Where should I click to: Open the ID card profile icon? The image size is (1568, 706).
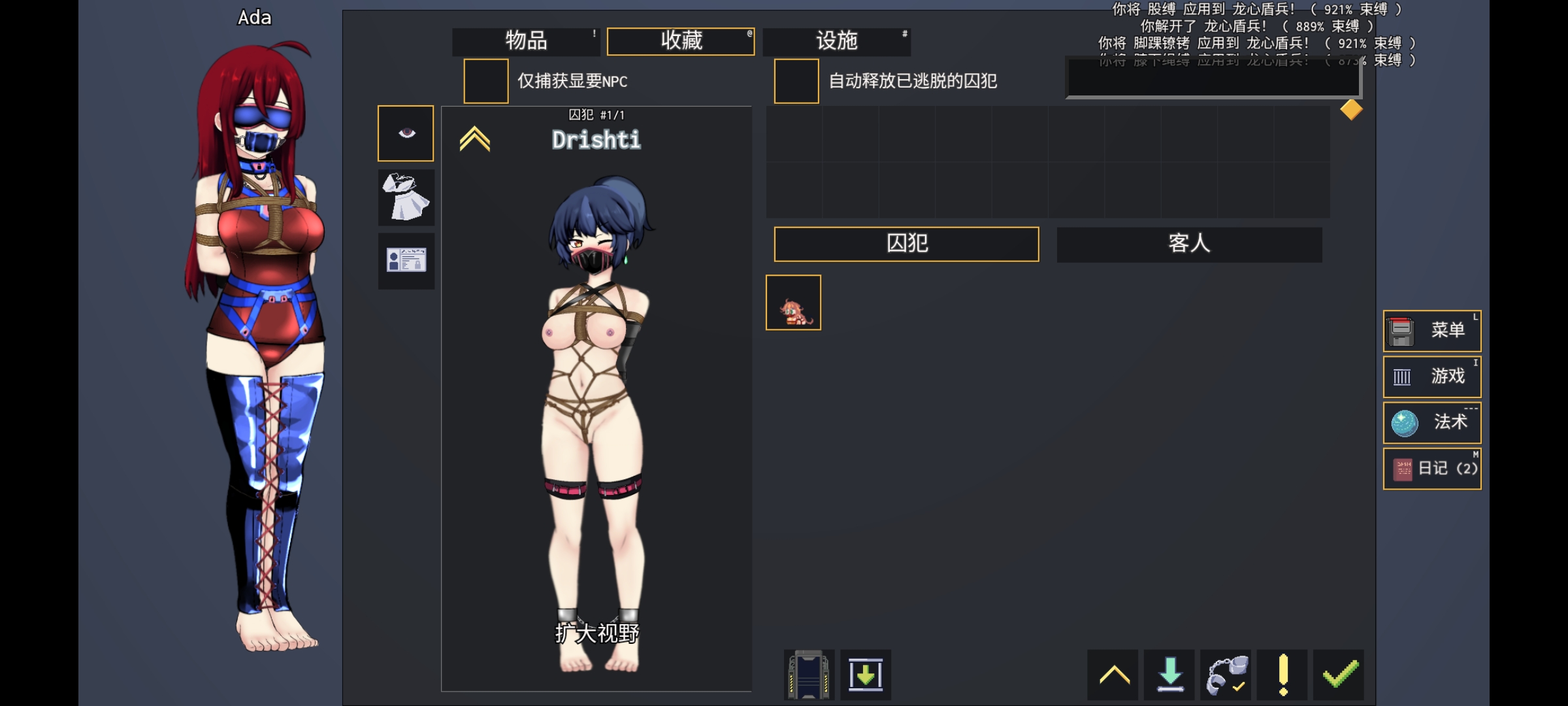pyautogui.click(x=406, y=261)
